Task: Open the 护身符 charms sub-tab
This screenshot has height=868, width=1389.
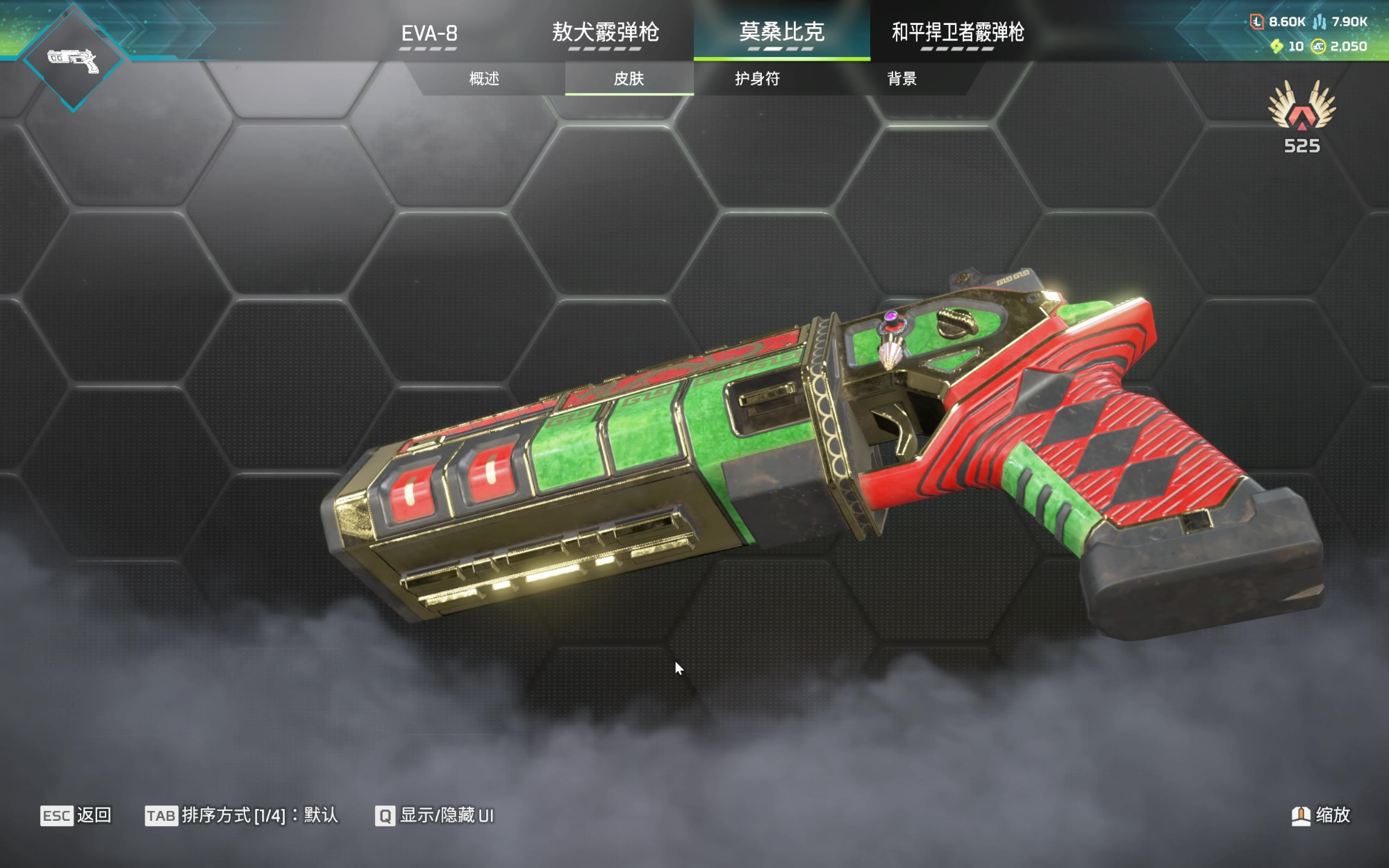Action: point(757,78)
